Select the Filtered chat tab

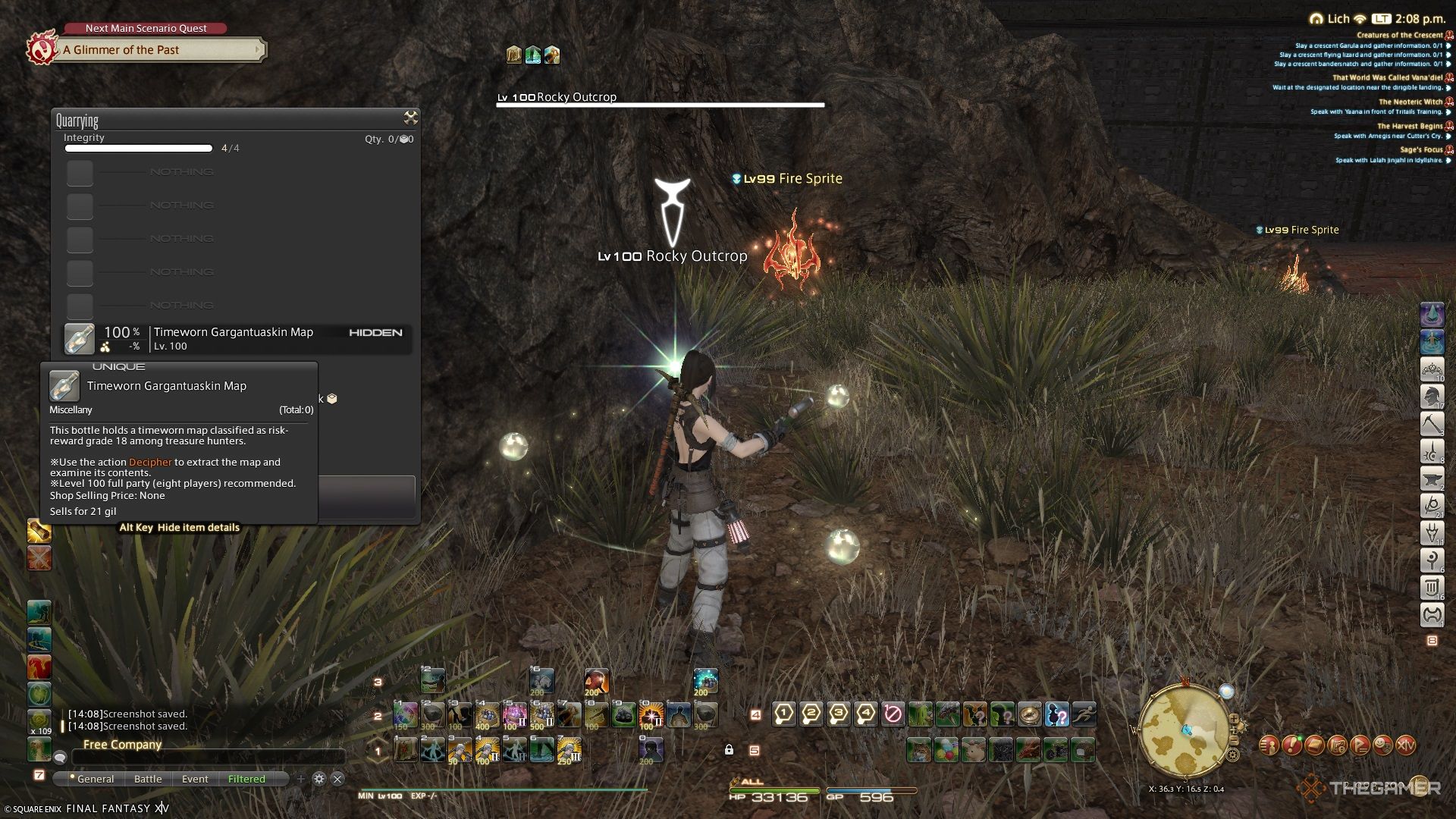click(x=246, y=779)
